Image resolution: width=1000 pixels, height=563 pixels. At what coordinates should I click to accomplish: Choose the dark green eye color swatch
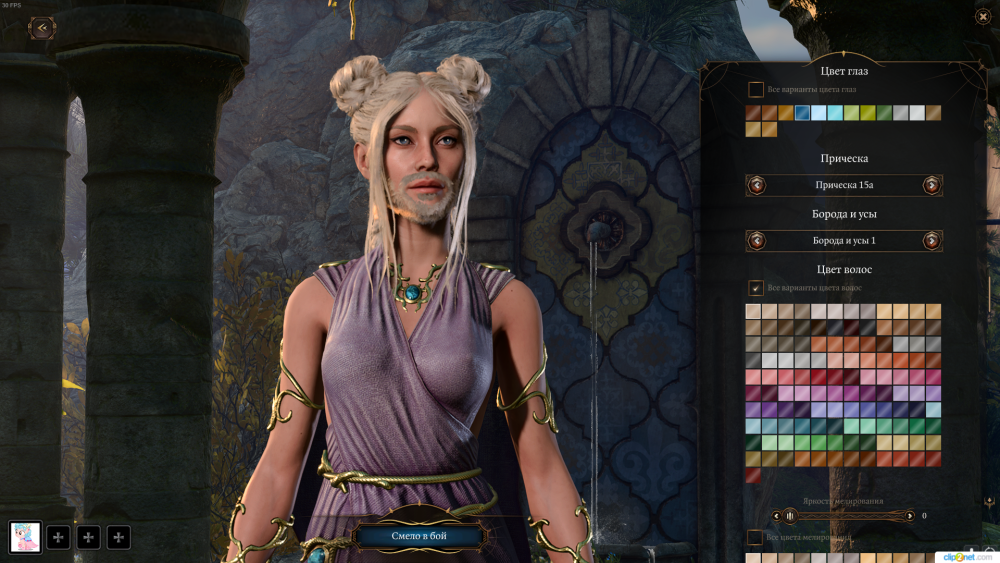coord(884,113)
